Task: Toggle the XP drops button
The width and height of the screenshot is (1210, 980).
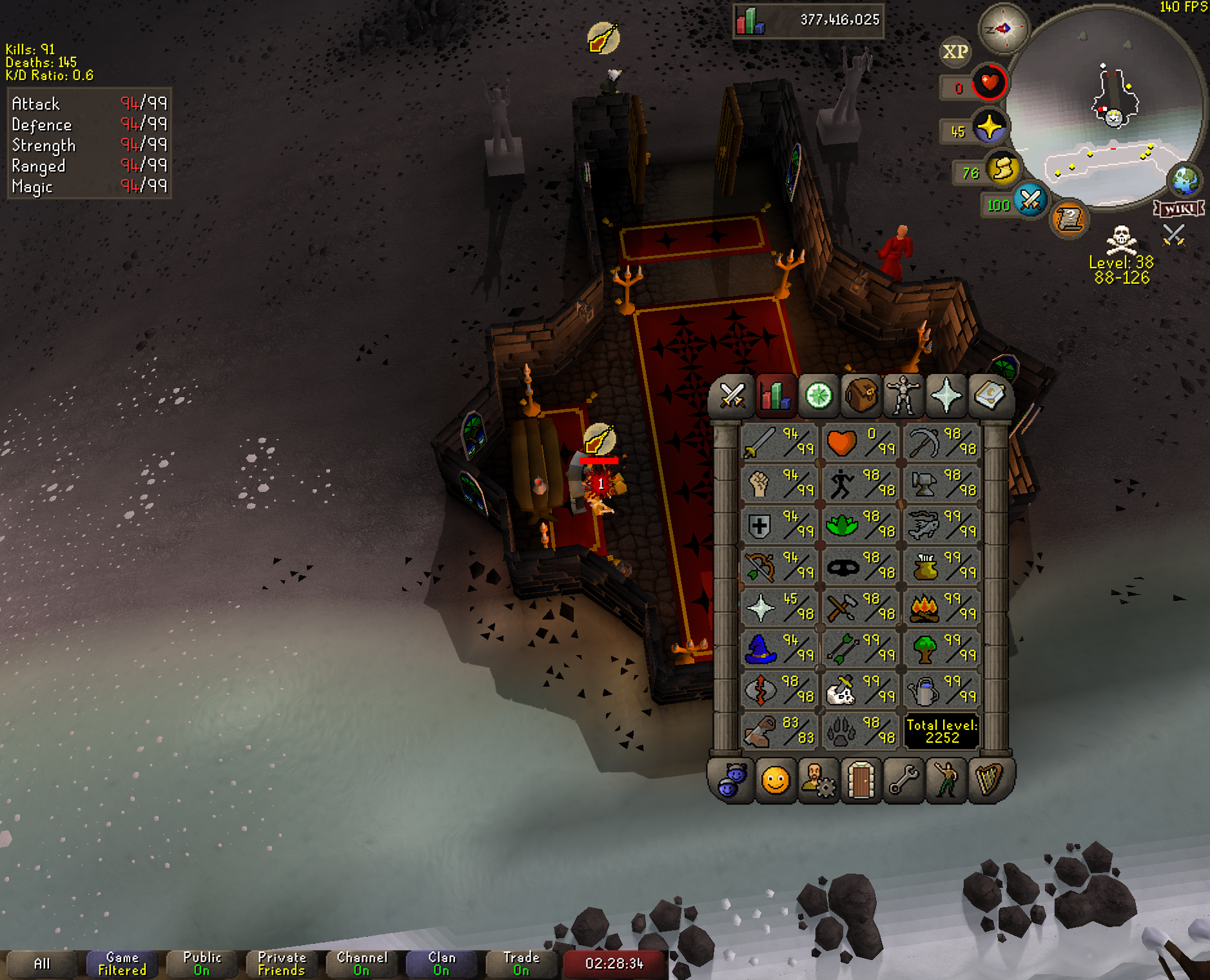Action: tap(955, 52)
